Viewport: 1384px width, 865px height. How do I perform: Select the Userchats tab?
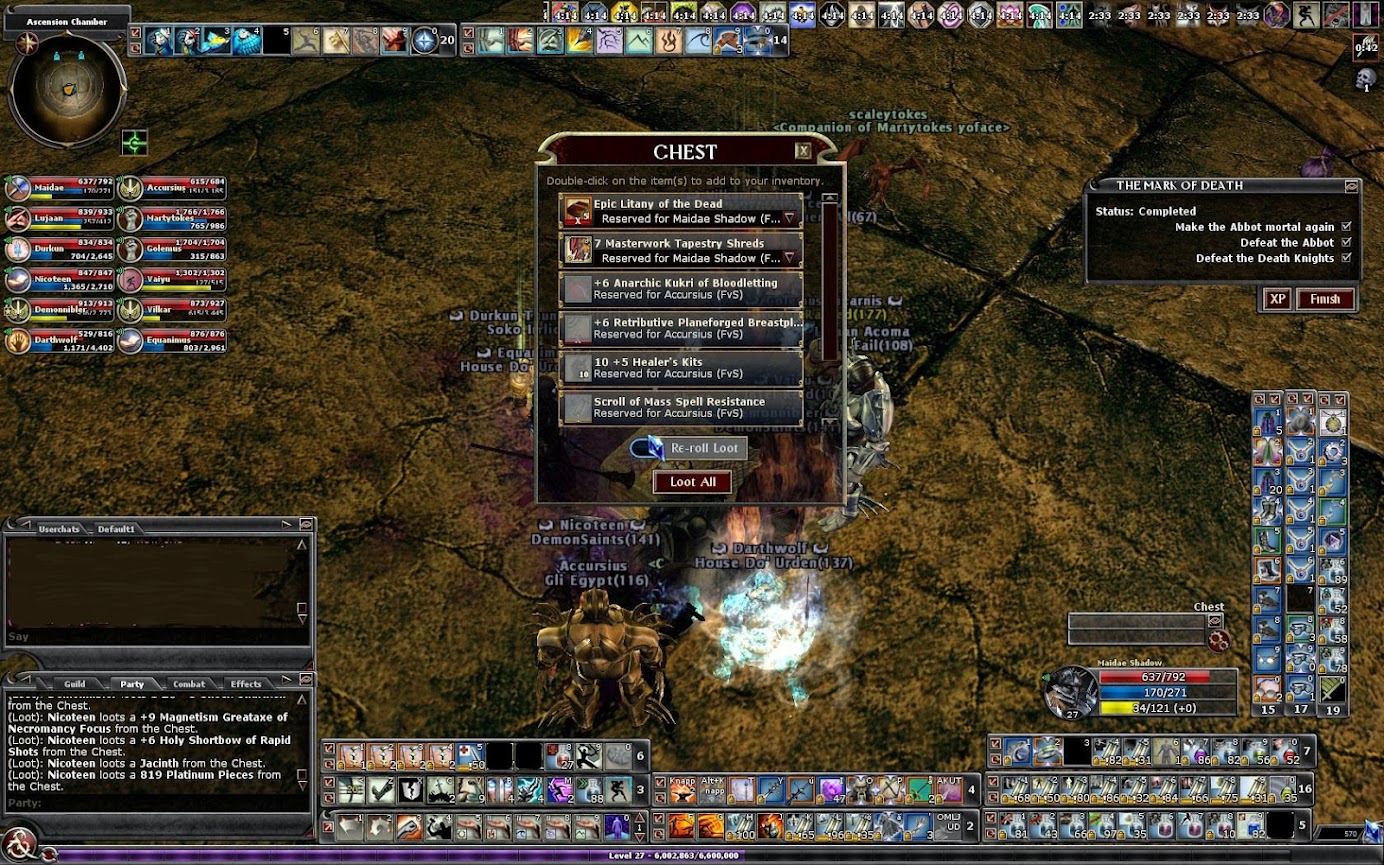58,528
